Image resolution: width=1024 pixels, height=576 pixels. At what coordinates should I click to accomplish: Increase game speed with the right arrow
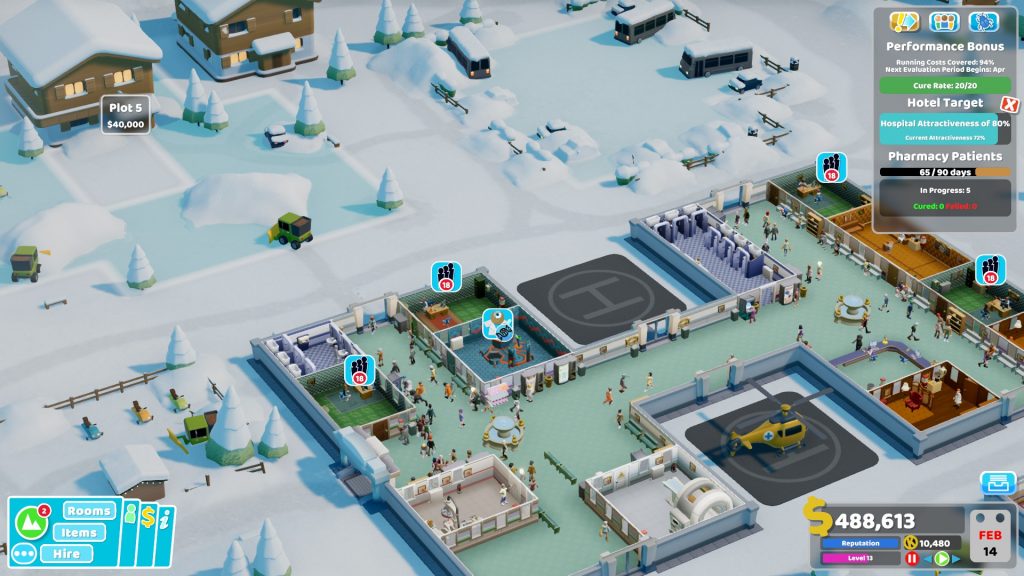(956, 559)
